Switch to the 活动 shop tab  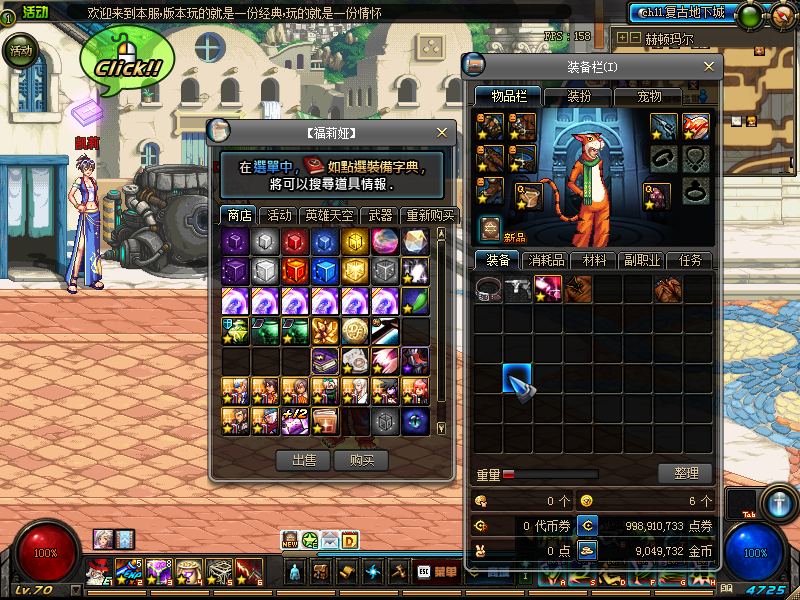tap(279, 215)
